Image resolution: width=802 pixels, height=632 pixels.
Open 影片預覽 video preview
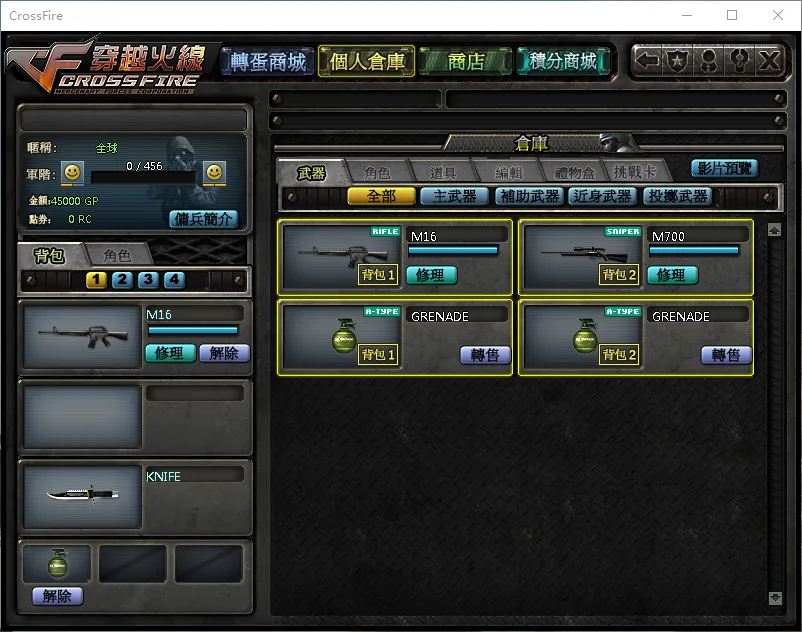coord(723,168)
